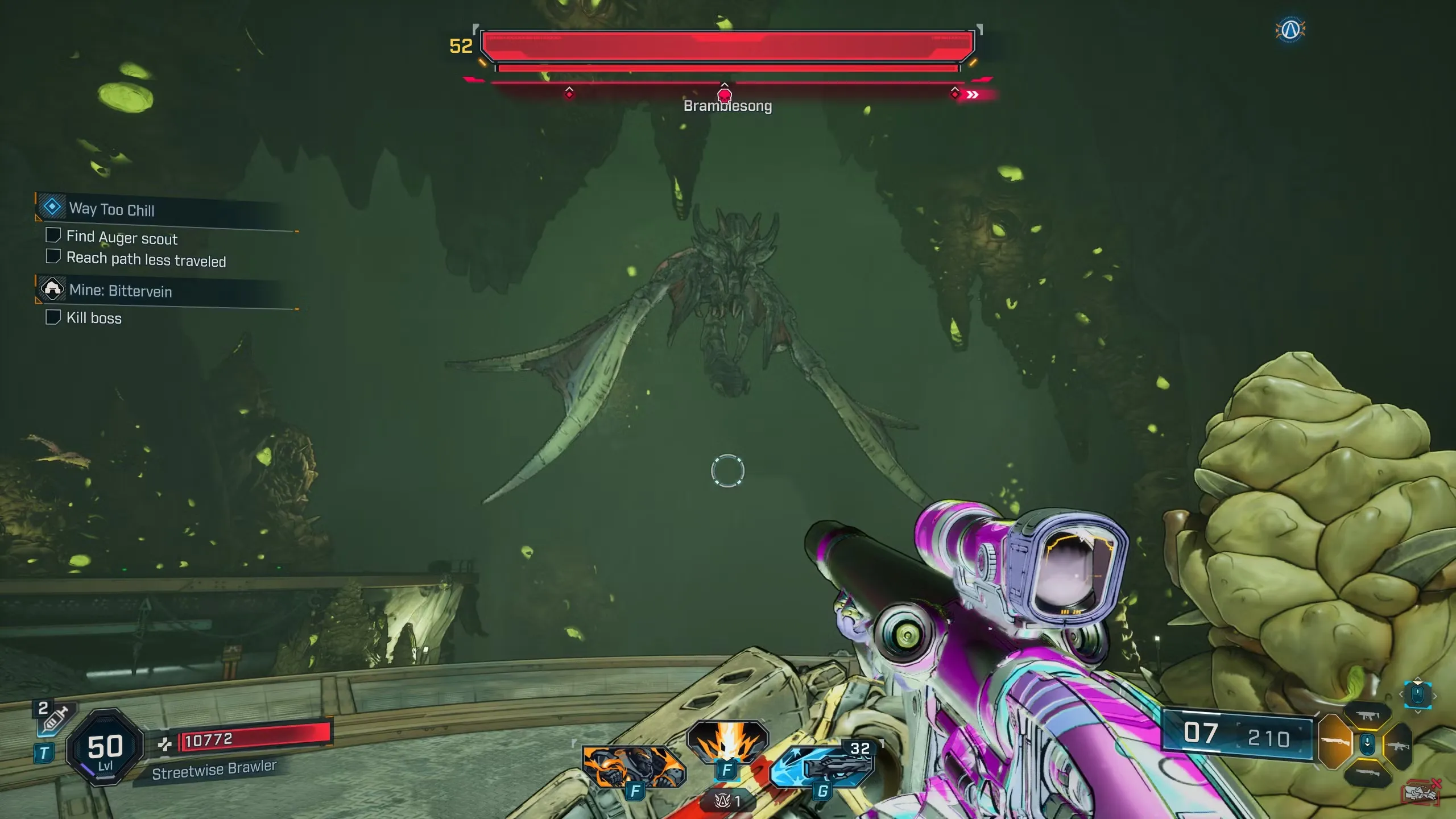Viewport: 1456px width, 819px height.
Task: Click the center boss marker above Bramblesong
Action: coord(725,94)
